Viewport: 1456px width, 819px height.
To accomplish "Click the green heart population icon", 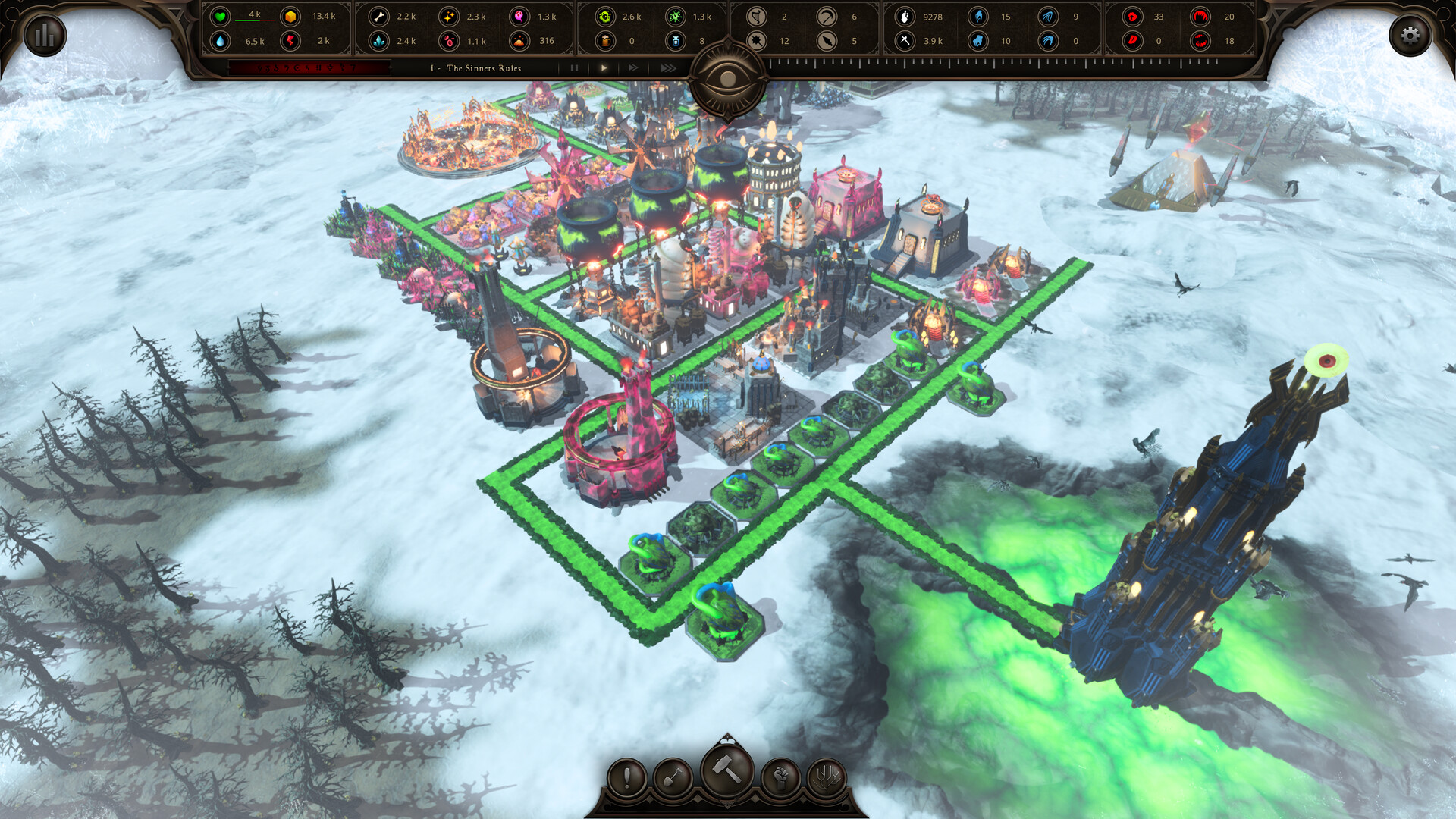I will tap(222, 17).
